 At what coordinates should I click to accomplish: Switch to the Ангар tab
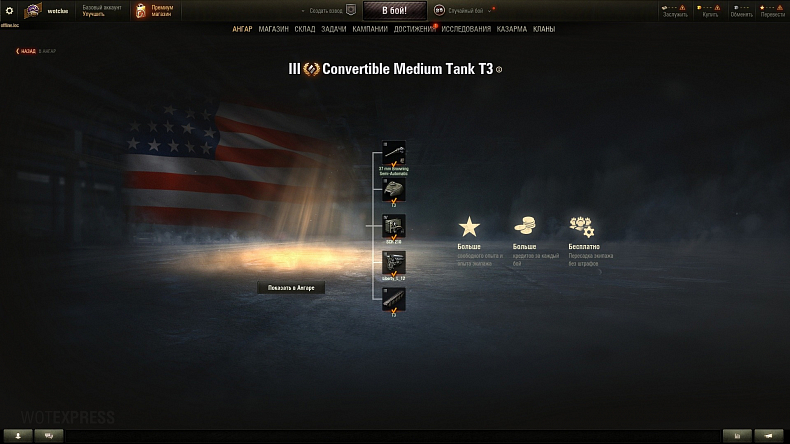[242, 29]
